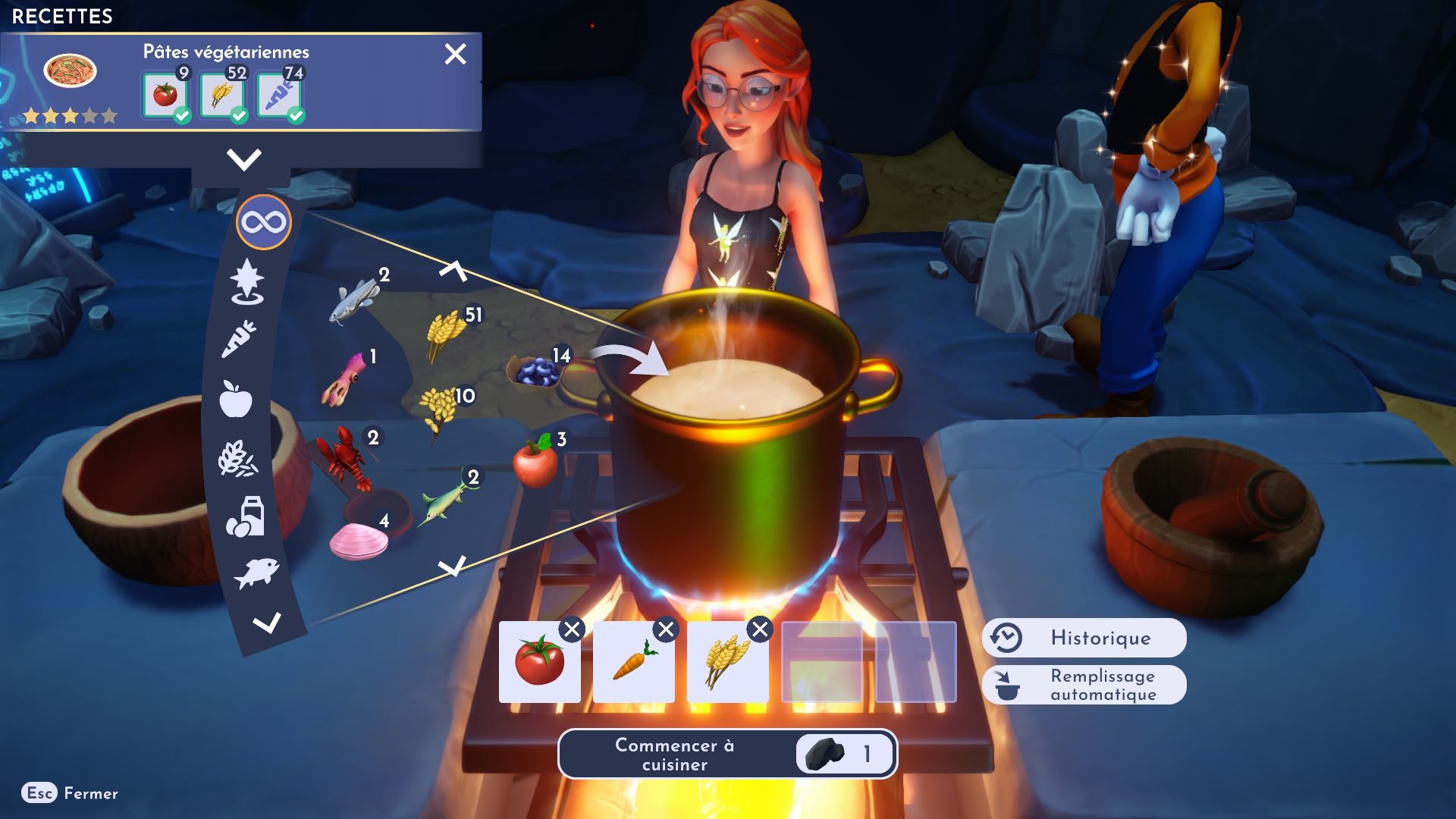This screenshot has width=1456, height=819.
Task: Pick the blueberries ingredient
Action: (x=535, y=372)
